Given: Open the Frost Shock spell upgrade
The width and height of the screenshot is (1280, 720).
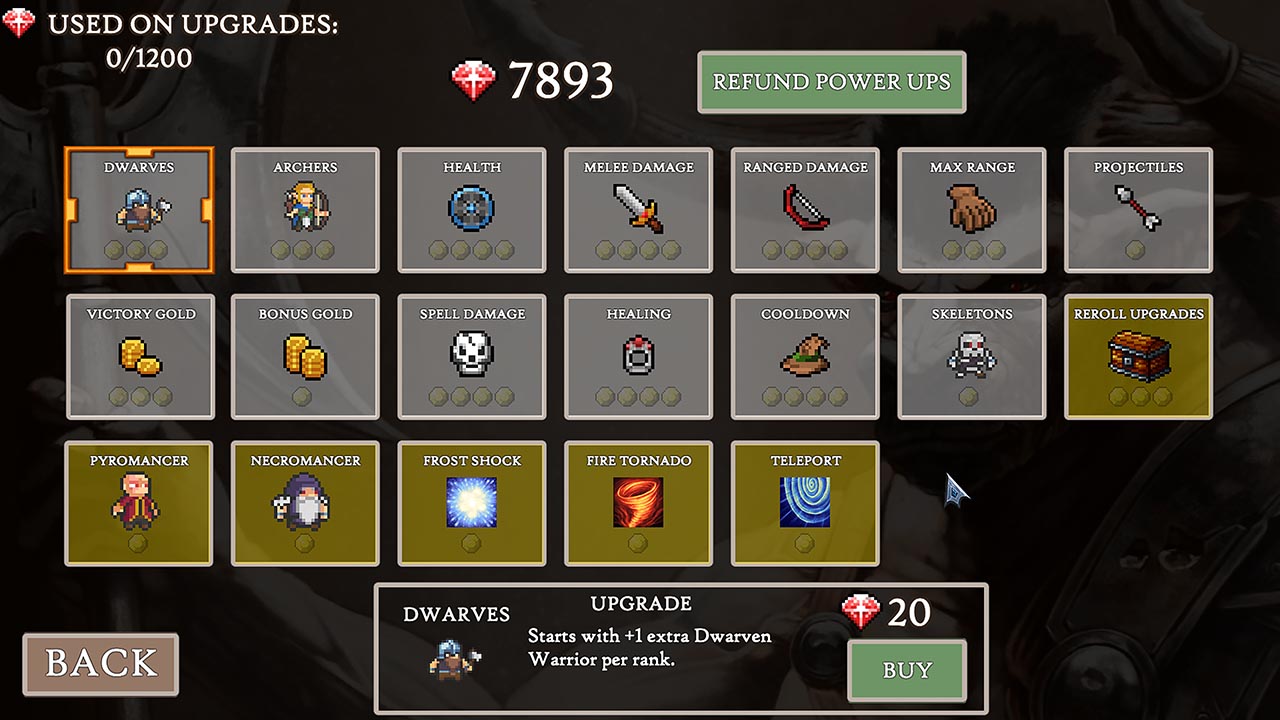Looking at the screenshot, I should (471, 503).
